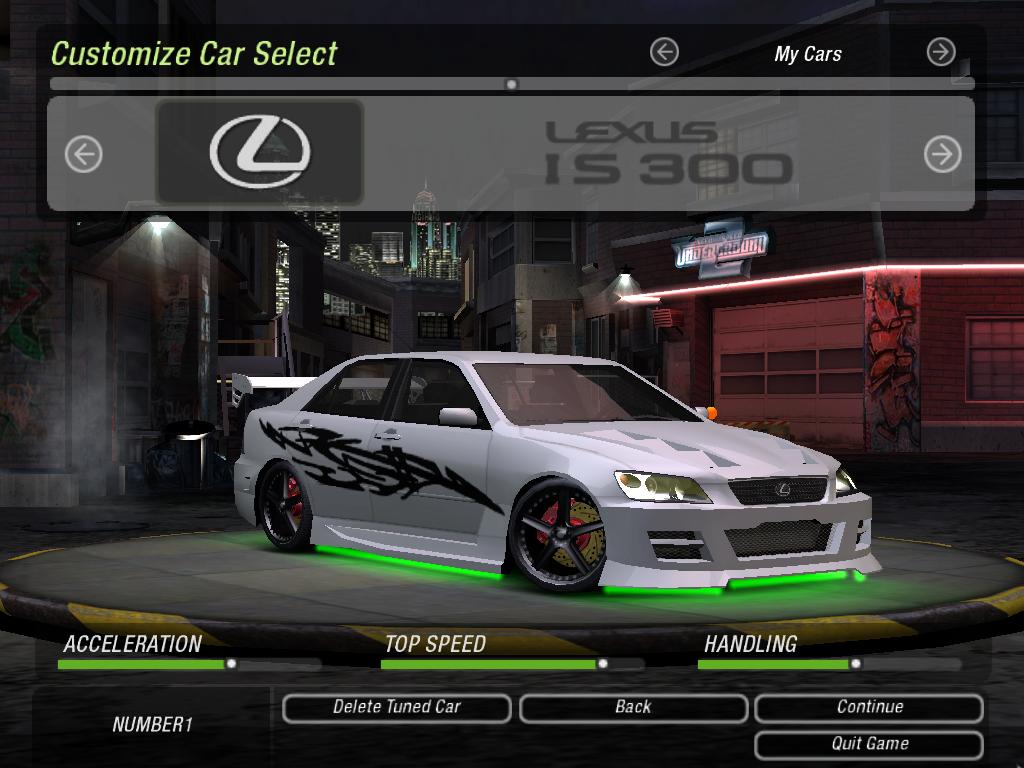Select the Lexus logo tile

point(260,152)
